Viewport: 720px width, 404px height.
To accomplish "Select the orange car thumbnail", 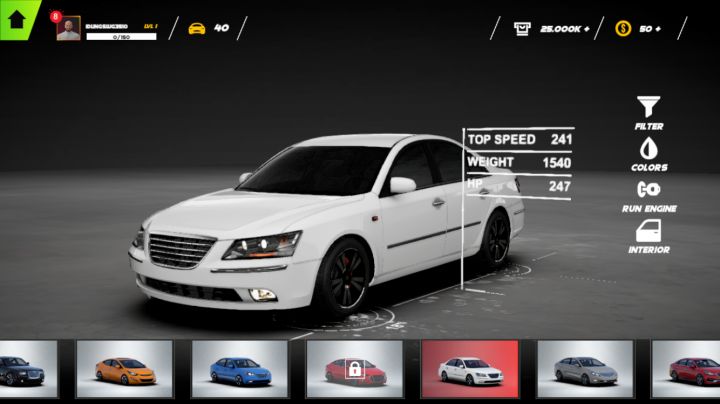I will pos(124,369).
